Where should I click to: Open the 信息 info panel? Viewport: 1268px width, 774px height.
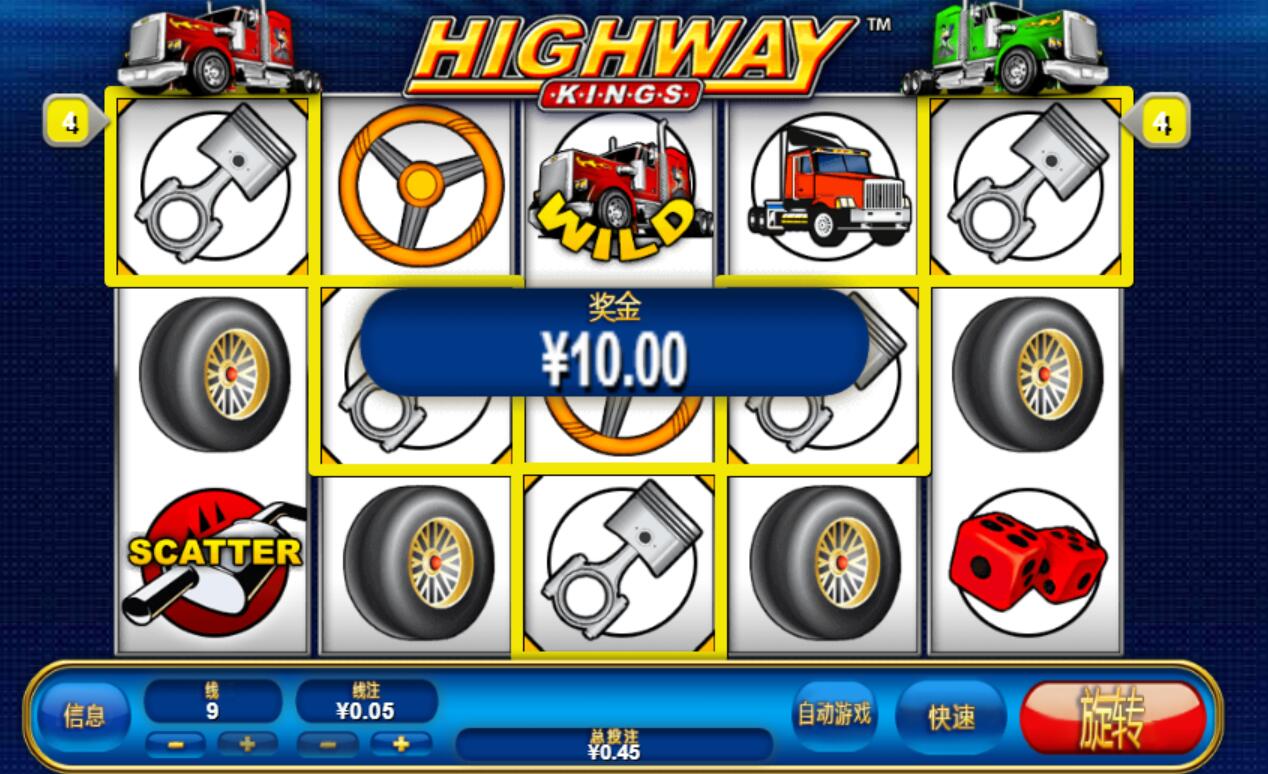84,716
